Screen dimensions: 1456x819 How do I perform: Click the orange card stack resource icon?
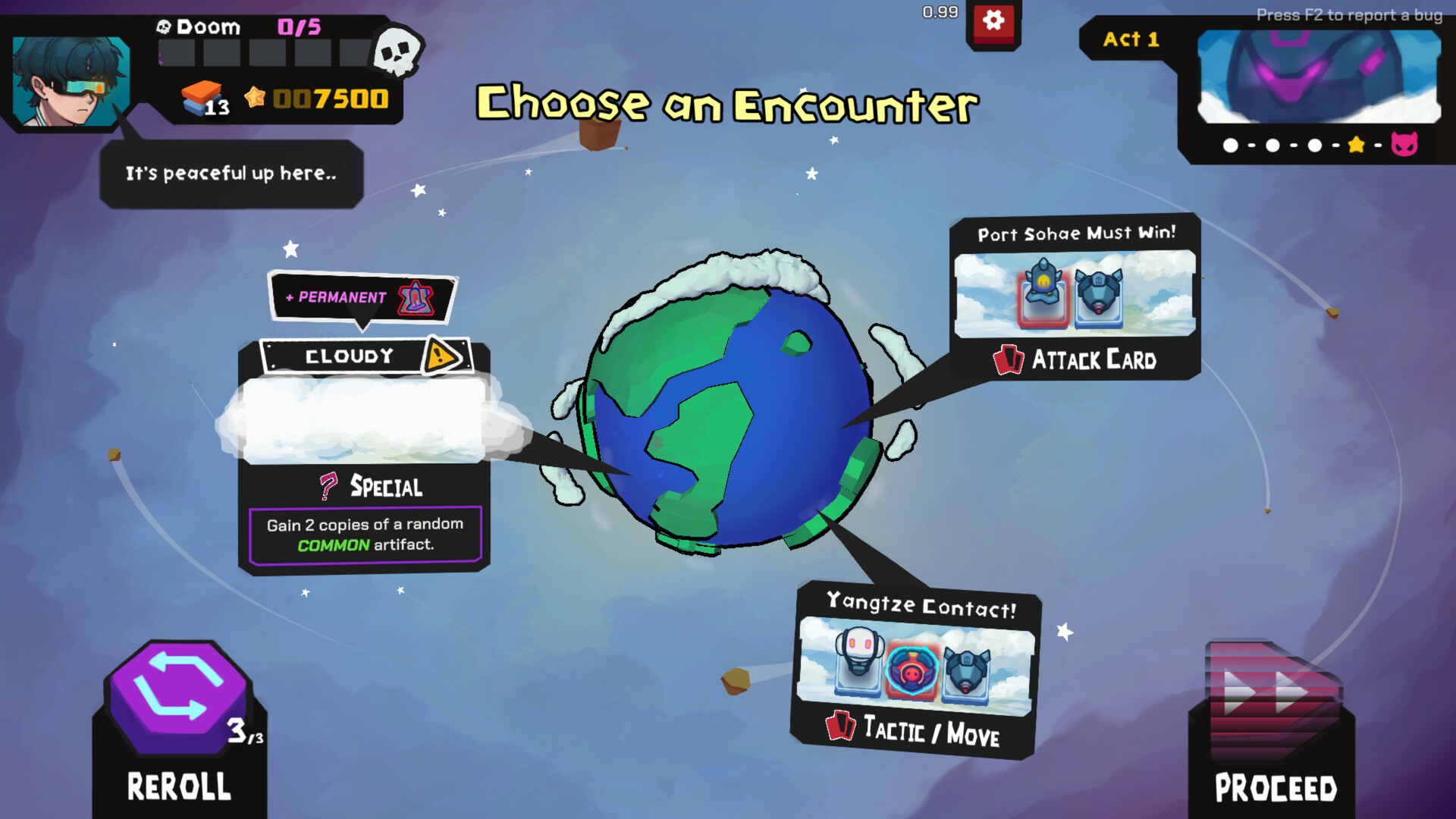point(202,97)
